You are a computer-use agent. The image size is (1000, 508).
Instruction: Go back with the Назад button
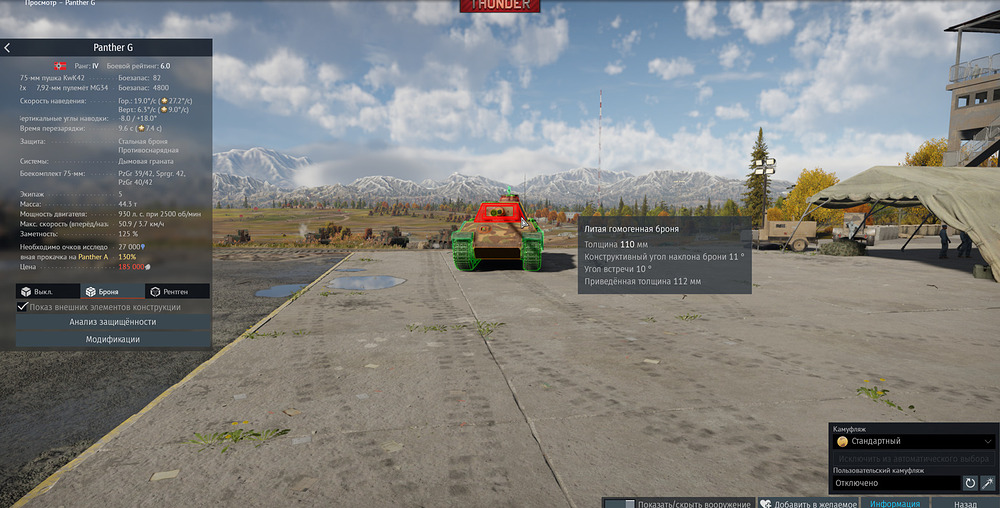[967, 503]
